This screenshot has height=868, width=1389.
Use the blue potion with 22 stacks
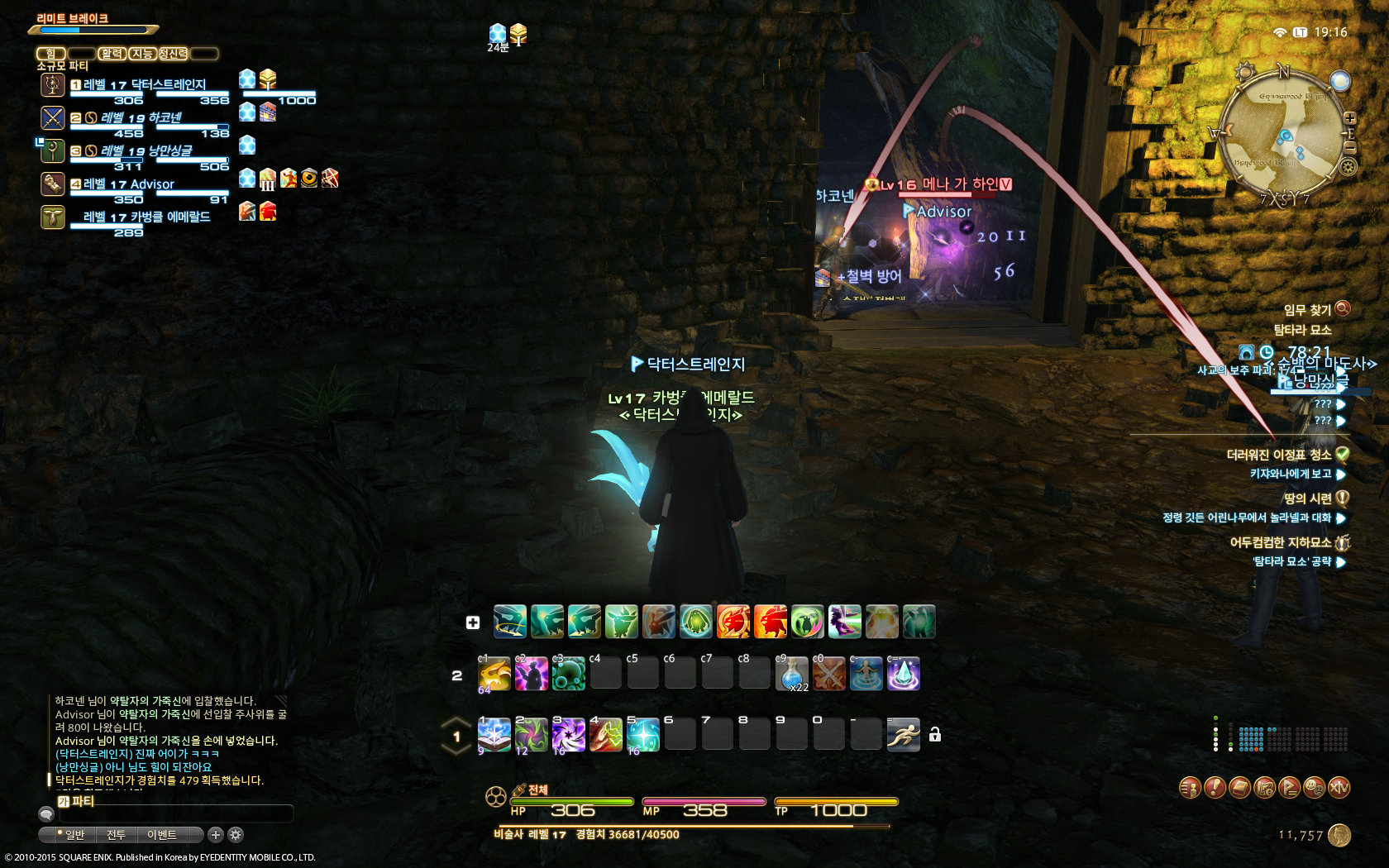point(791,675)
